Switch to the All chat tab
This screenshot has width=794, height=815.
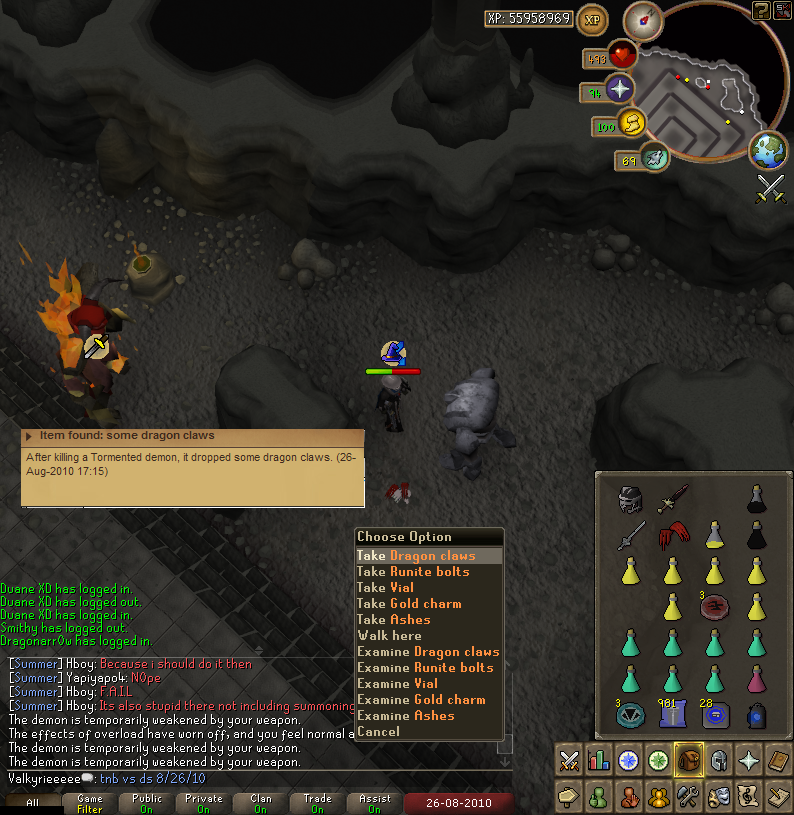[x=32, y=803]
